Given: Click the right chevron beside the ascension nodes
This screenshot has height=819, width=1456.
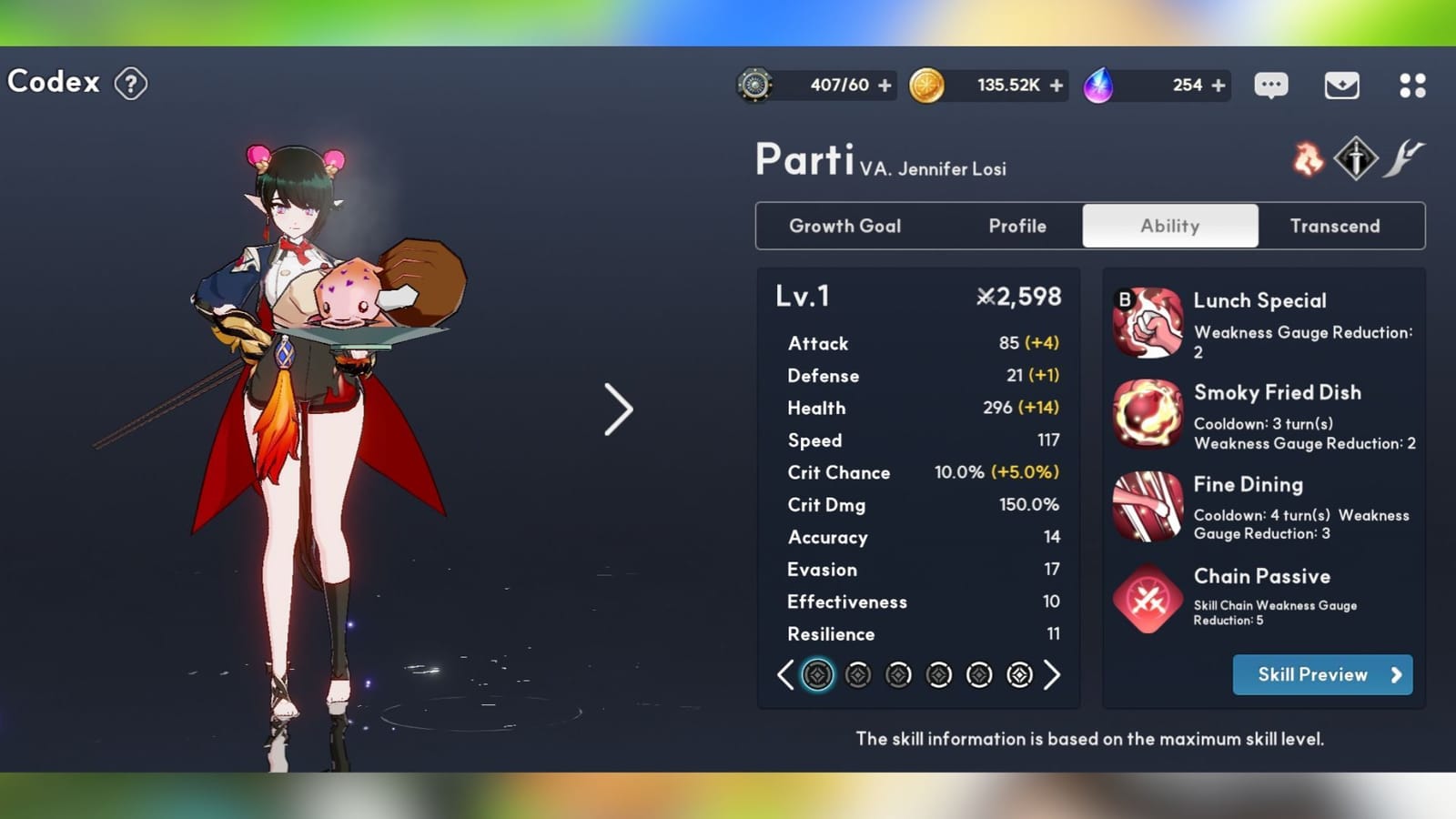Looking at the screenshot, I should [1053, 675].
